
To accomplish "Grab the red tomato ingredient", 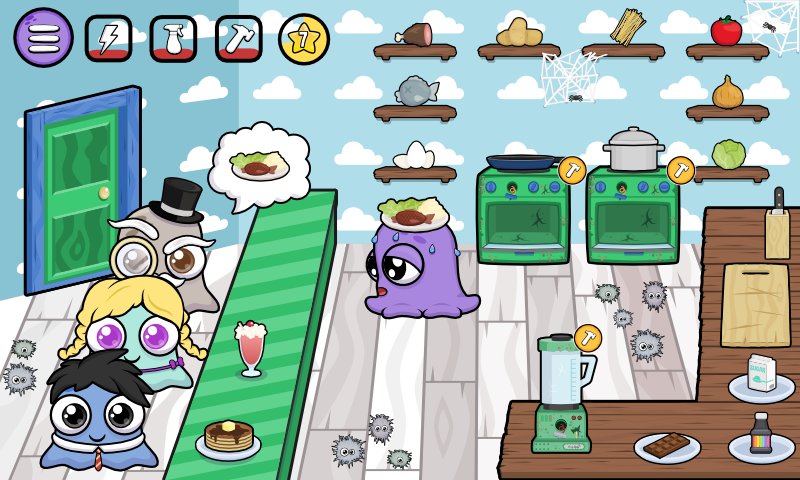I will (x=726, y=31).
